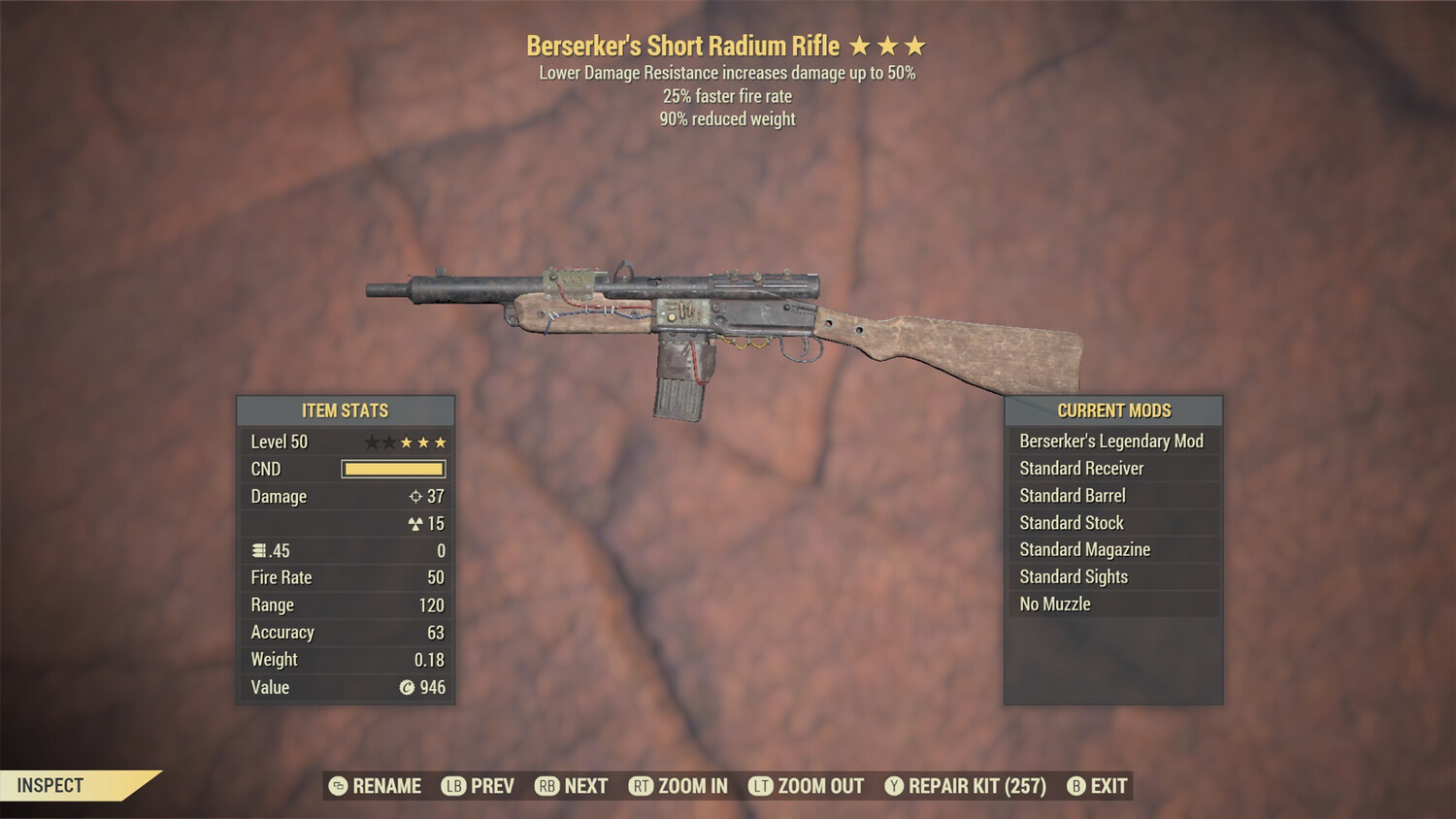
Task: Open the CURRENT MODS panel header
Action: (x=1113, y=410)
